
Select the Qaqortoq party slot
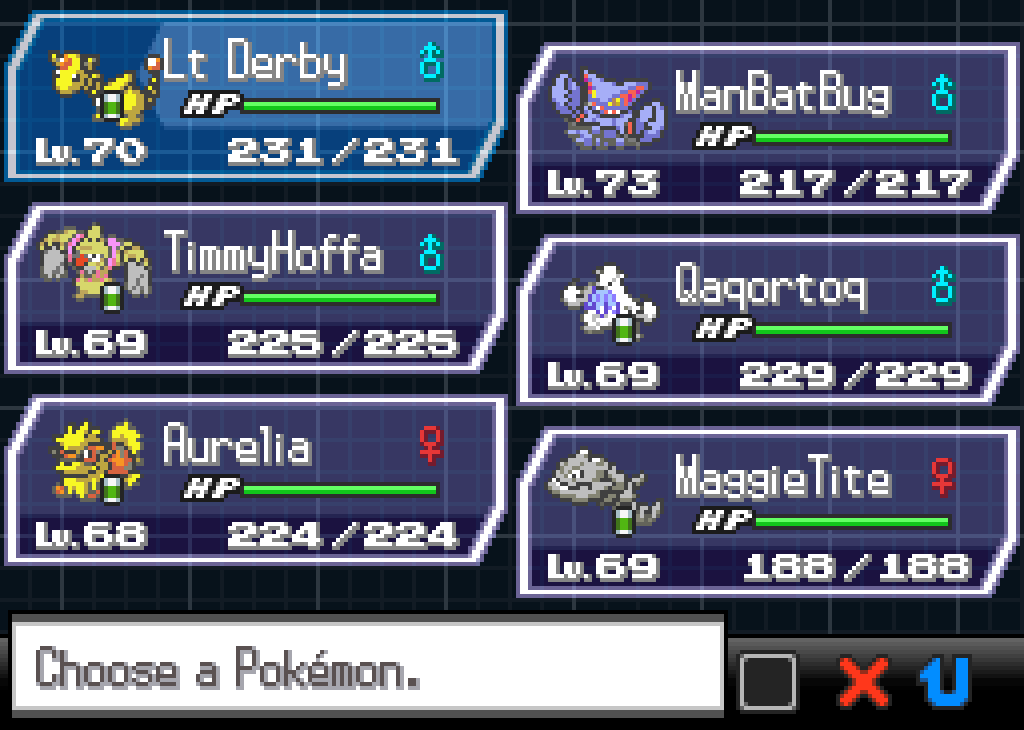point(767,320)
